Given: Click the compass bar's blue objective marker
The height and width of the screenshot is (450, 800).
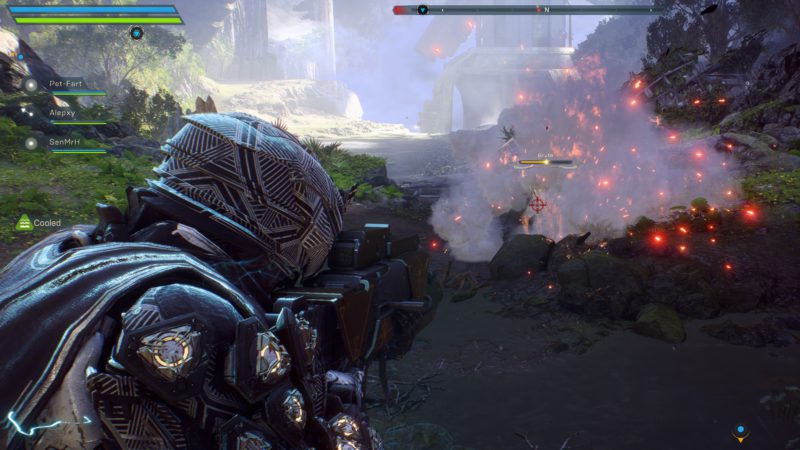Looking at the screenshot, I should [423, 10].
